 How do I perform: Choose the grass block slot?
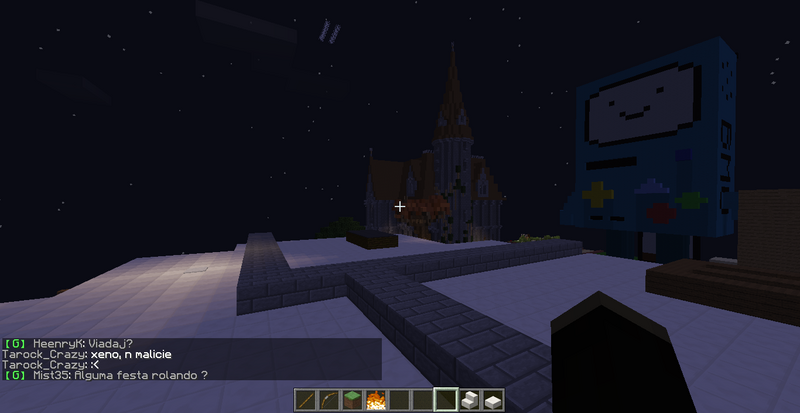click(x=352, y=400)
